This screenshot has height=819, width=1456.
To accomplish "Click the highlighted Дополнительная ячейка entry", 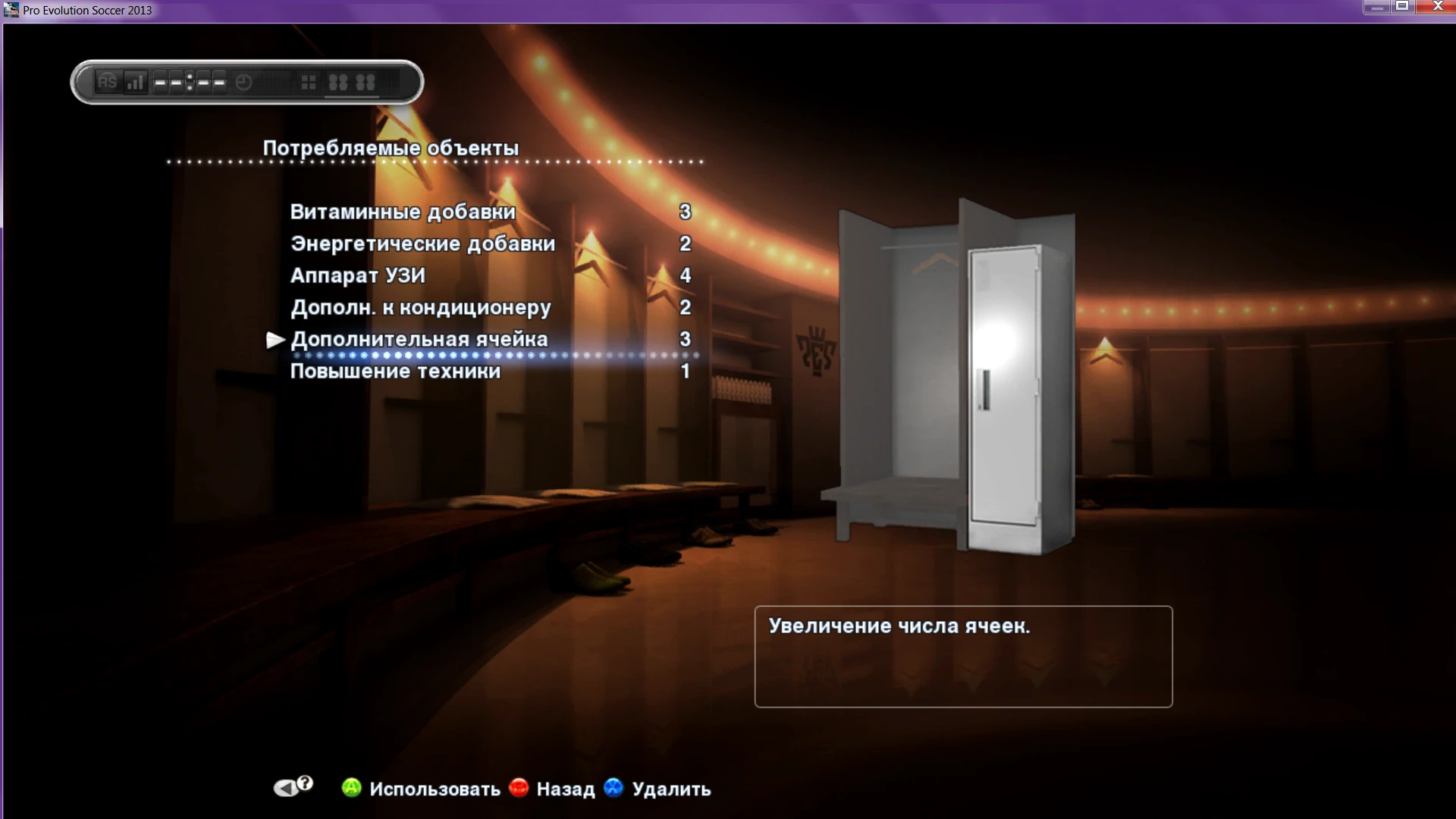I will pos(420,340).
